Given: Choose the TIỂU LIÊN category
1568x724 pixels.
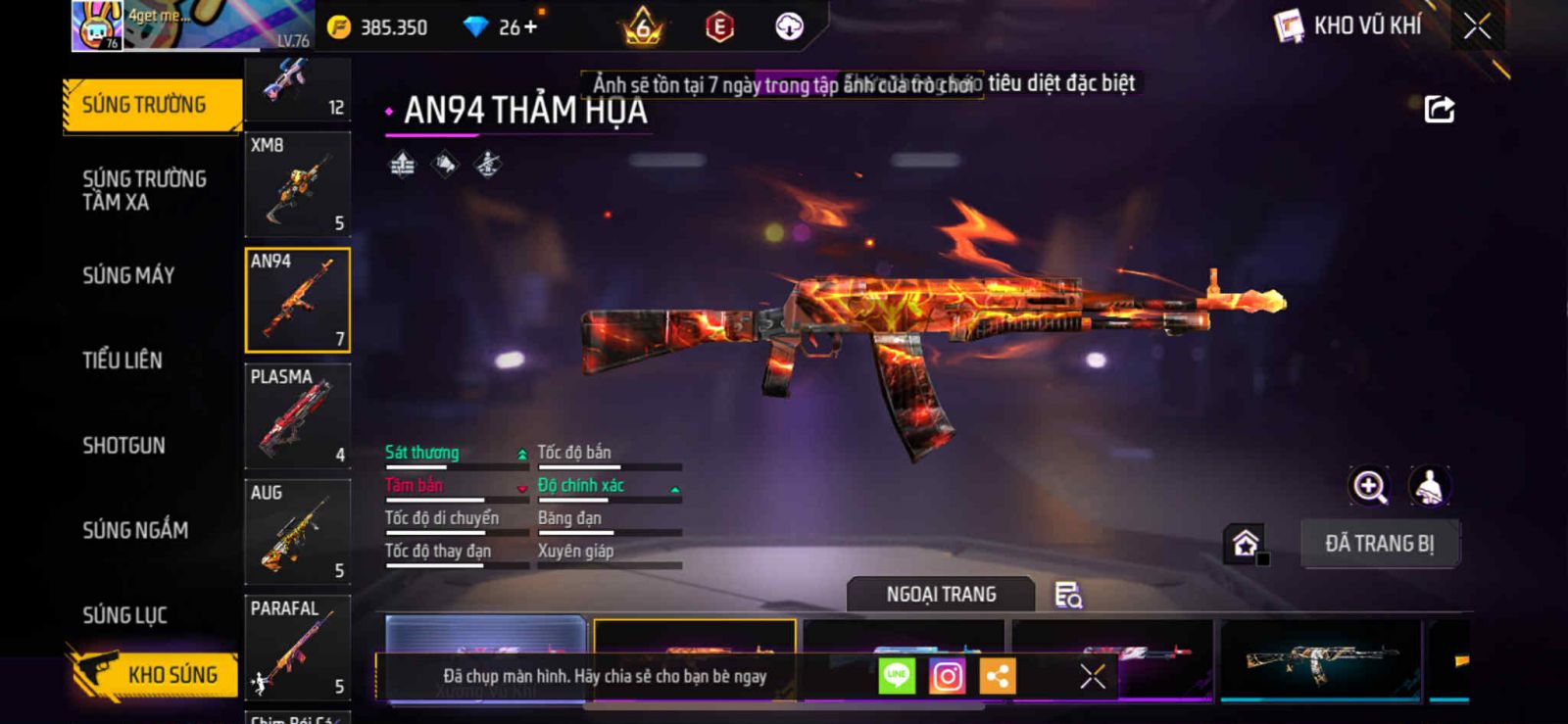Looking at the screenshot, I should [122, 361].
